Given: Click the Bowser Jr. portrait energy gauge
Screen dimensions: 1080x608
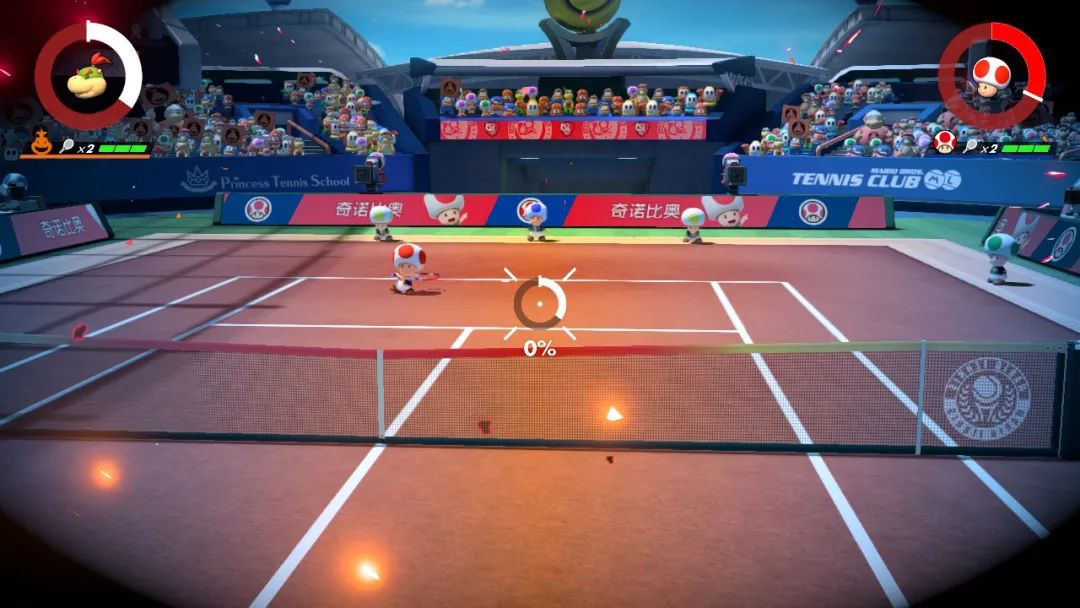Looking at the screenshot, I should [x=88, y=76].
